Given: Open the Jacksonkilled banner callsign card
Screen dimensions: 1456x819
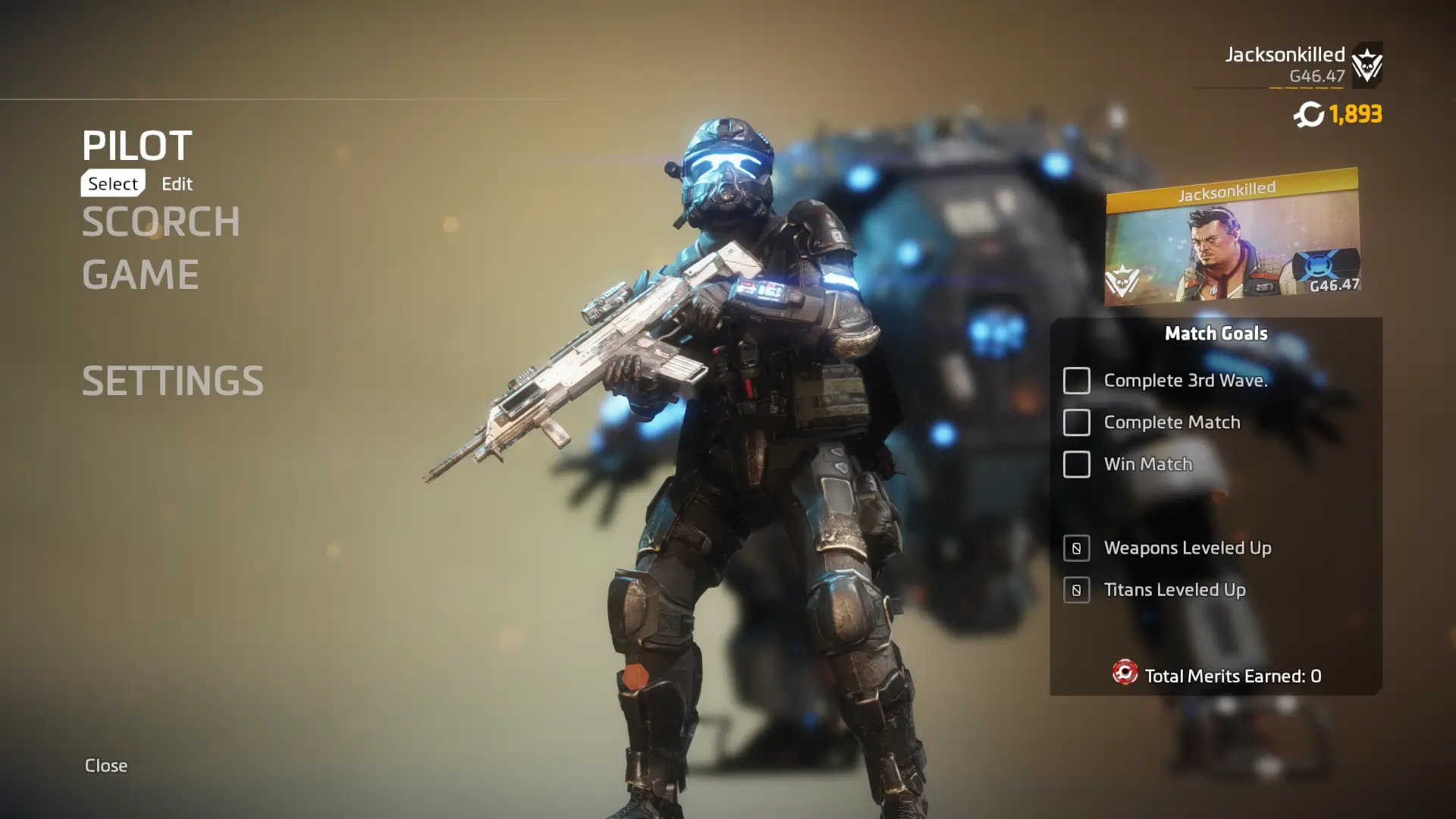Looking at the screenshot, I should [x=1232, y=237].
